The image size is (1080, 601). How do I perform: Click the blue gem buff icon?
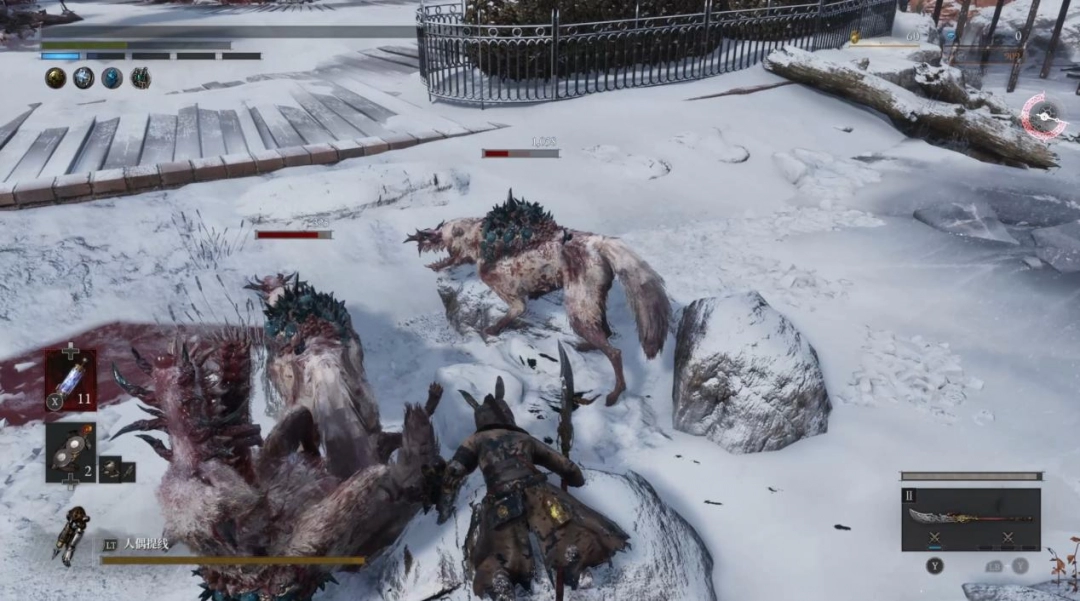(112, 78)
